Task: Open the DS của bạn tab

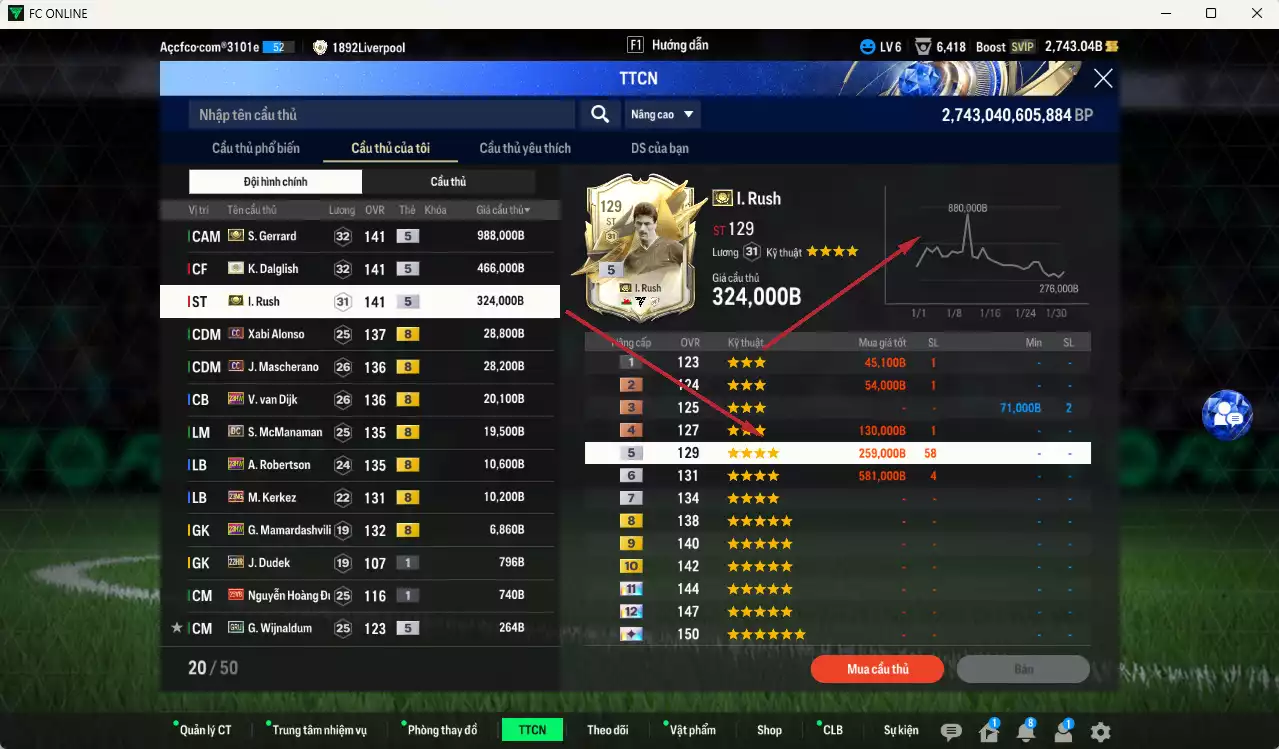Action: coord(659,149)
